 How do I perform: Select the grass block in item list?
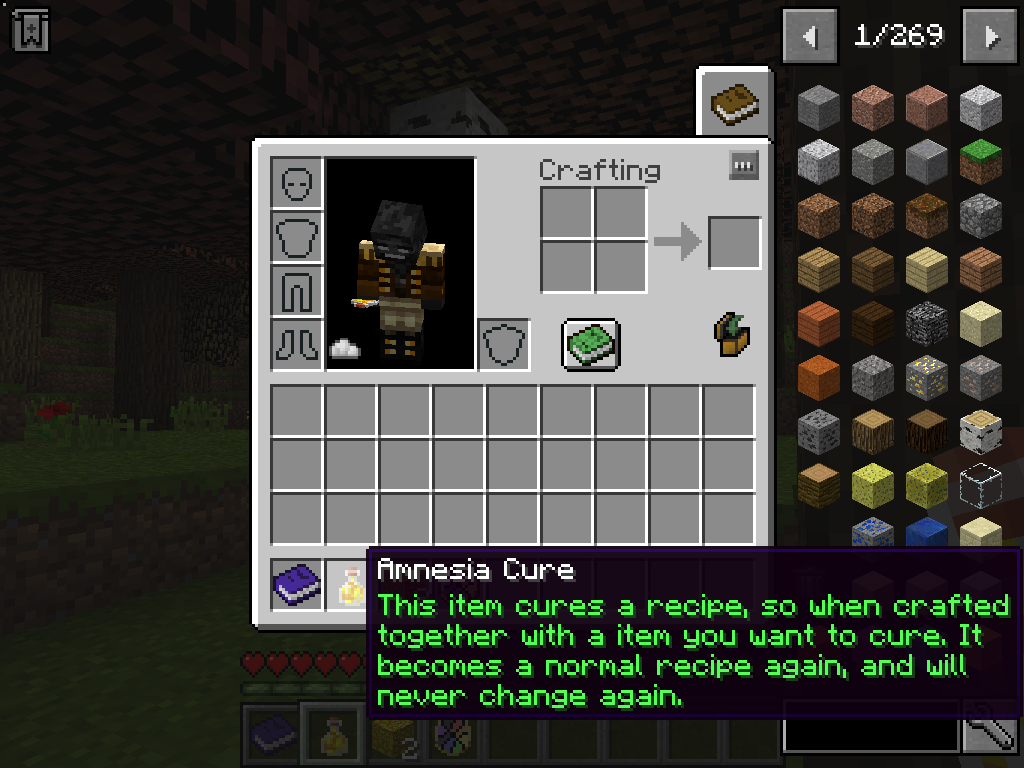click(x=981, y=162)
